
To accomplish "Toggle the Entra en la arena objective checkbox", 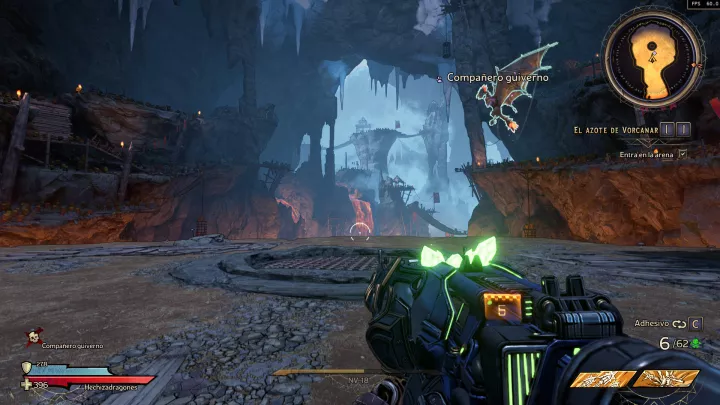I will tap(683, 154).
